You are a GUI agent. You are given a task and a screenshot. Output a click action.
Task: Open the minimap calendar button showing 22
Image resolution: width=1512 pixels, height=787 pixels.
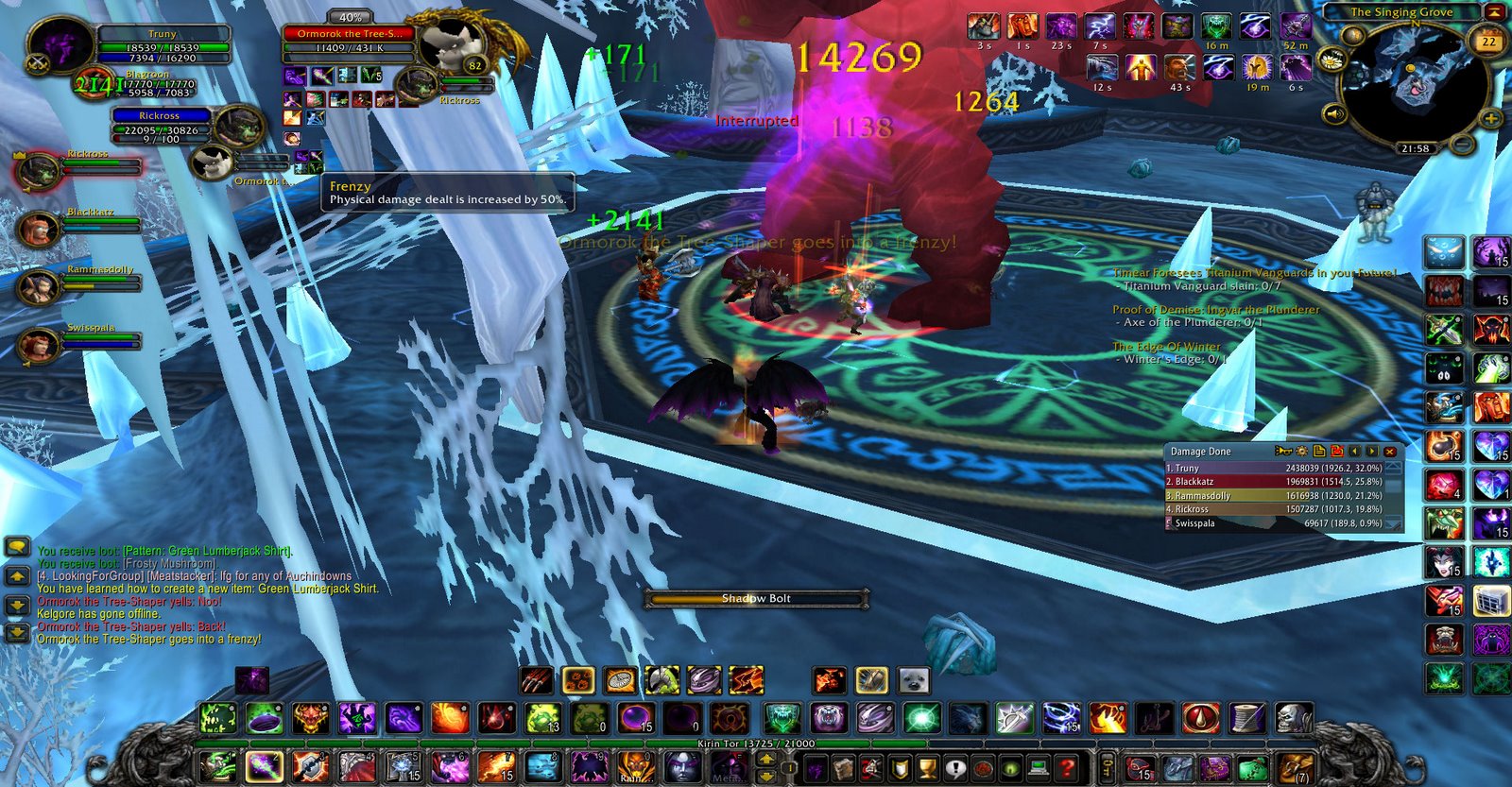coord(1488,42)
